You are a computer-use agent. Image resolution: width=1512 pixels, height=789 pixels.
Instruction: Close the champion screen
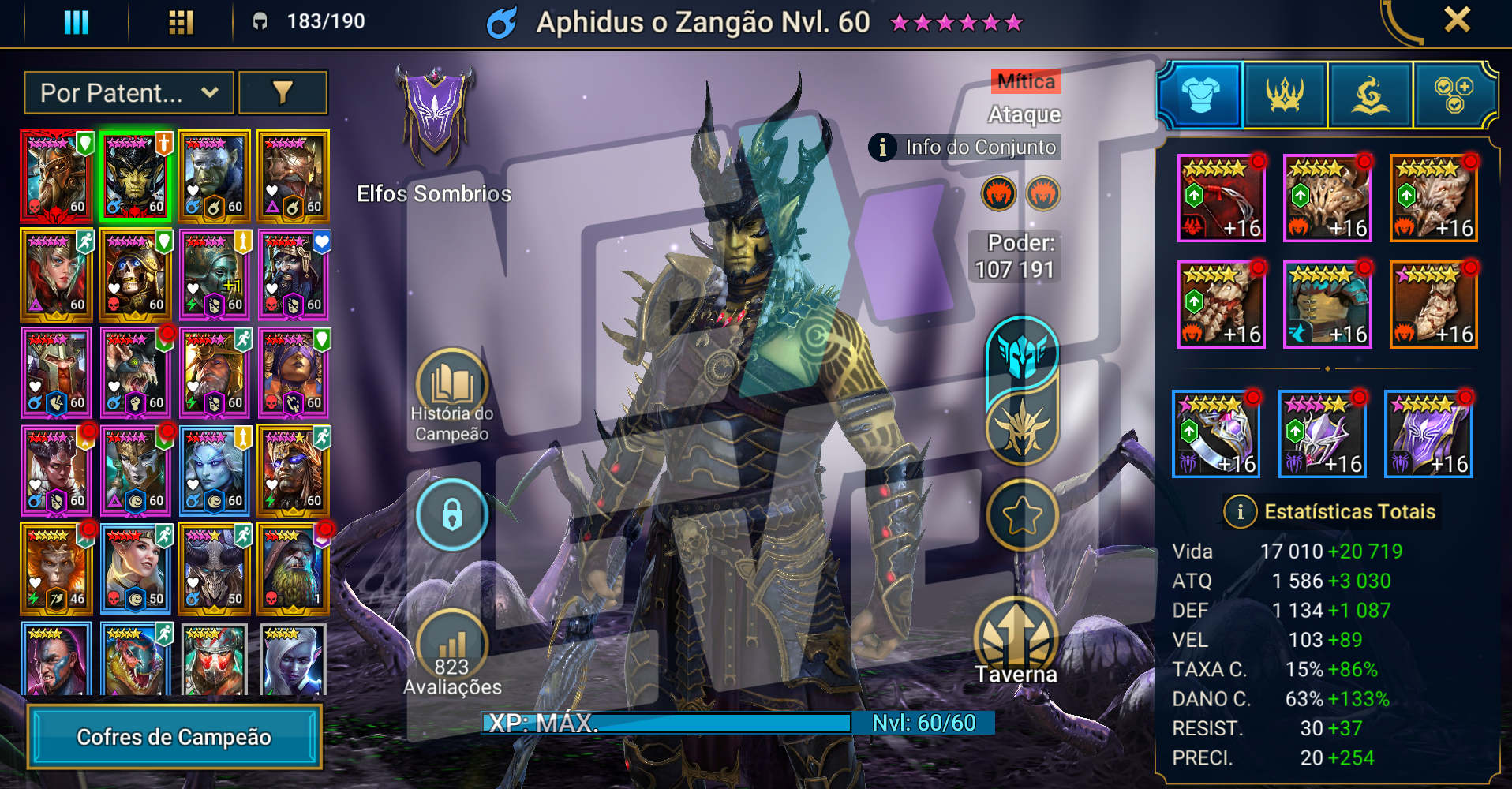tap(1457, 20)
